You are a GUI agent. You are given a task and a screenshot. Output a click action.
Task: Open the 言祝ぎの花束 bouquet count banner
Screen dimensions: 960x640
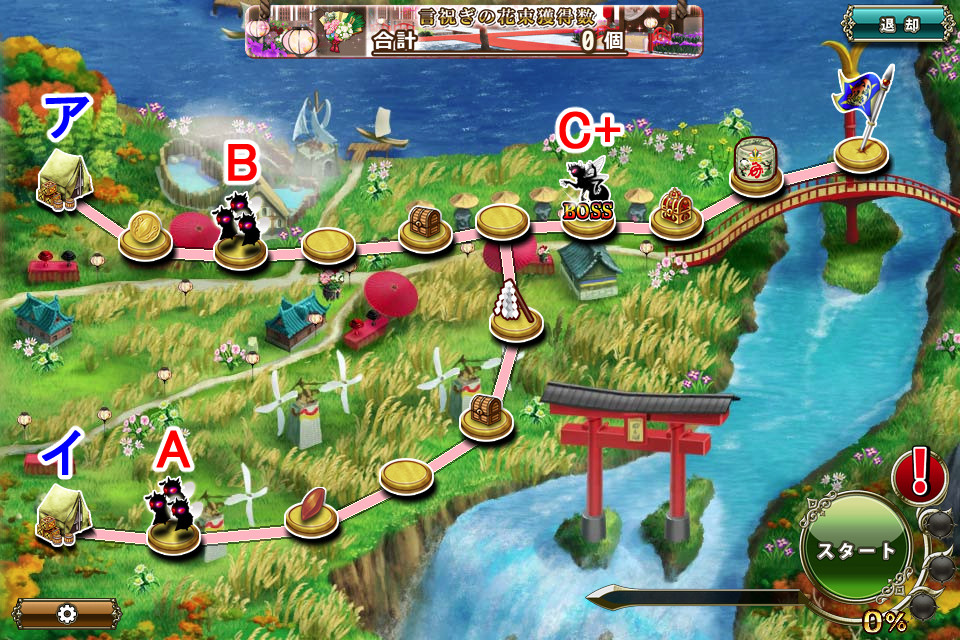(x=475, y=31)
